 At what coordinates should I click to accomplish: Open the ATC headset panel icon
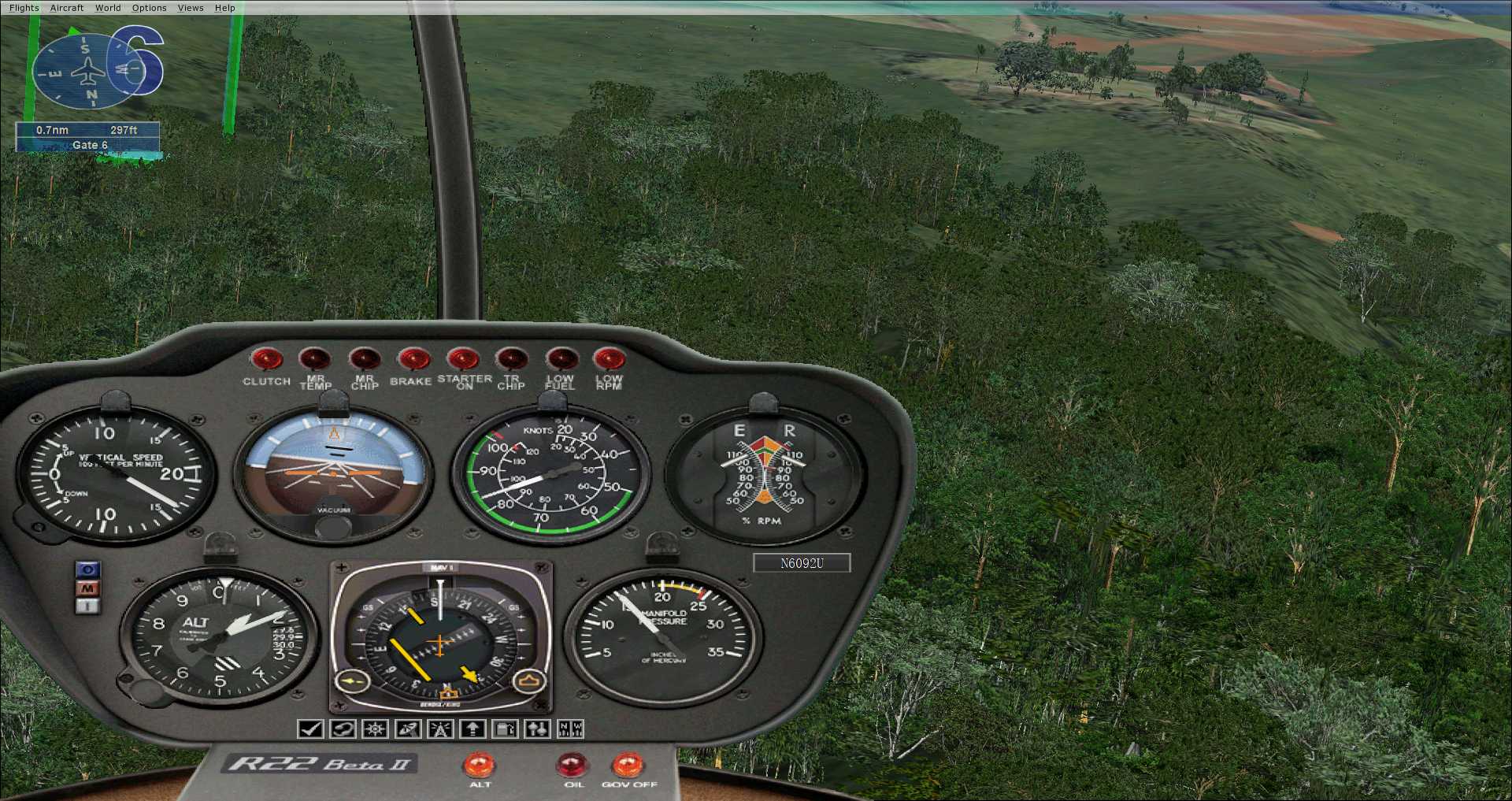(x=343, y=729)
